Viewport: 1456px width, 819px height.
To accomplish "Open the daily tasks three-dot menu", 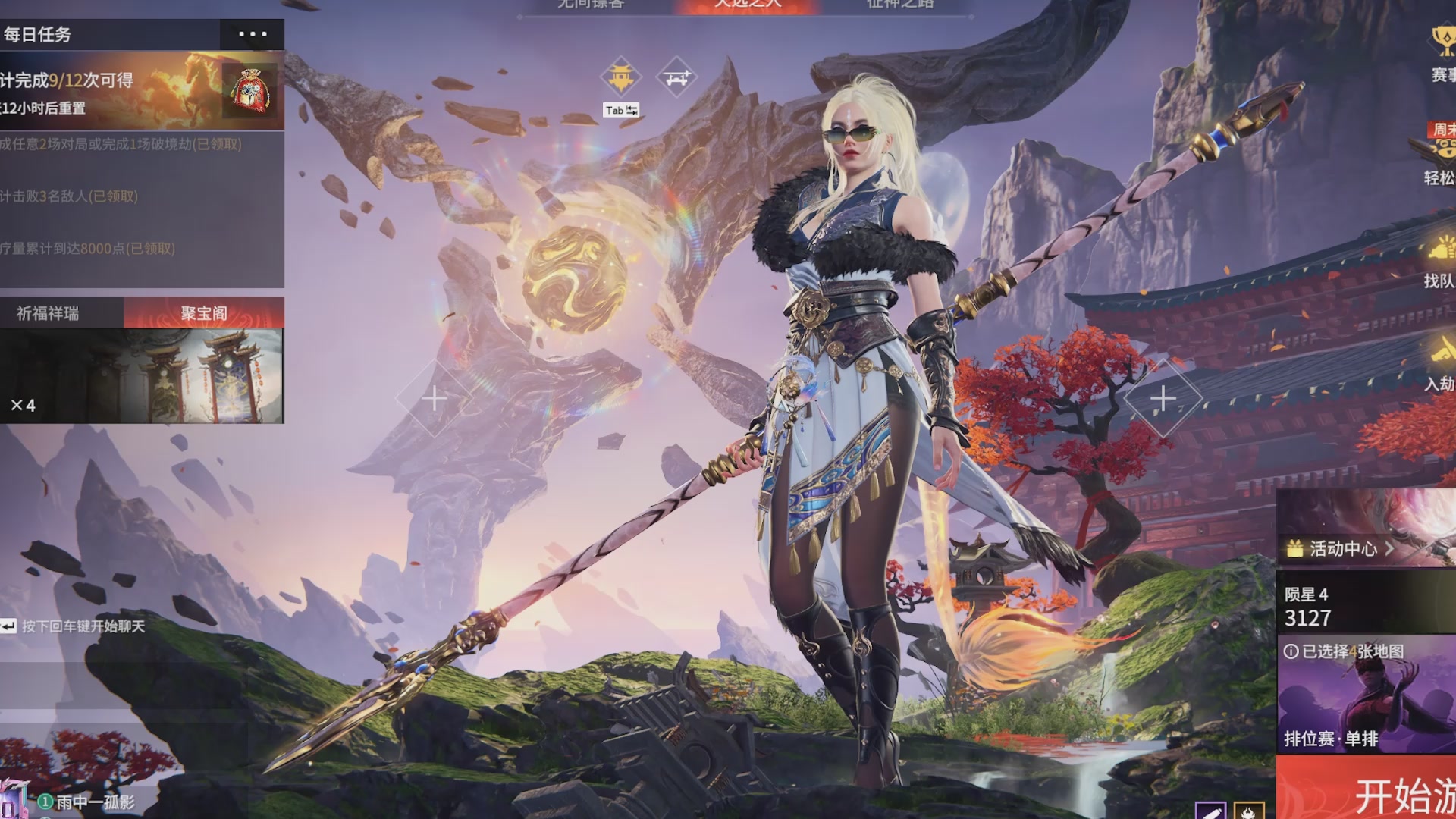I will click(x=252, y=34).
